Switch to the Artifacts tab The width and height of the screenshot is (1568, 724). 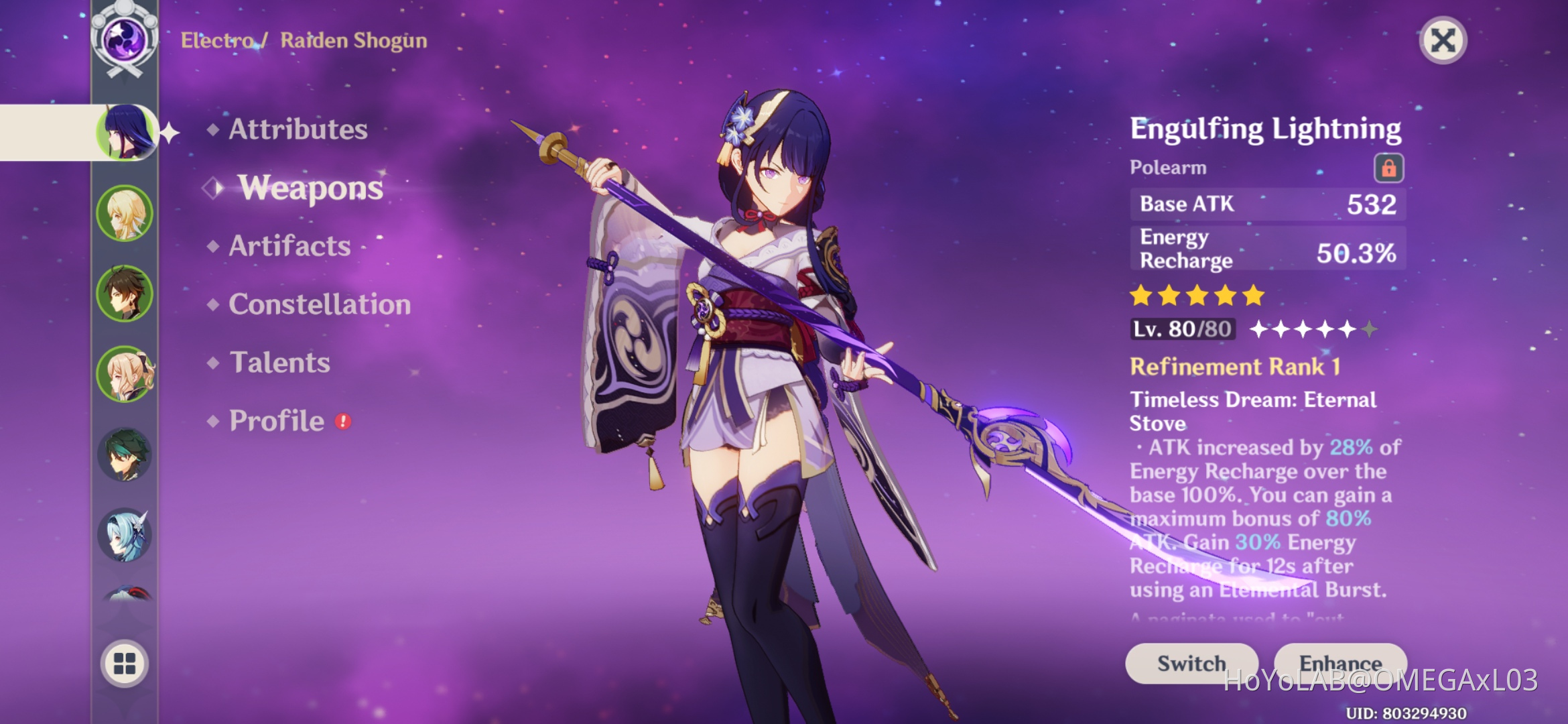point(288,246)
